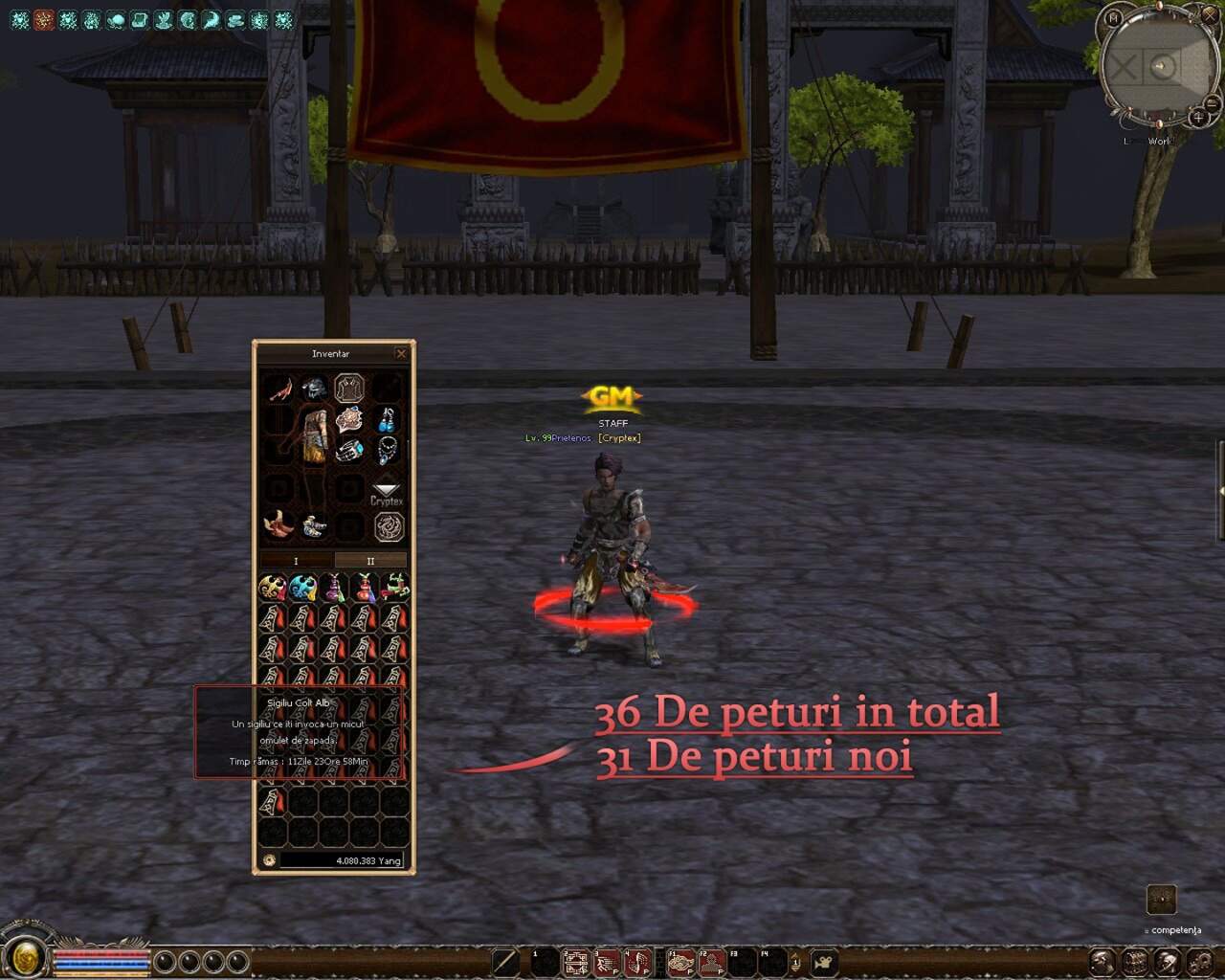Activate the skill in quickslot 3
1225x980 pixels.
pos(604,962)
